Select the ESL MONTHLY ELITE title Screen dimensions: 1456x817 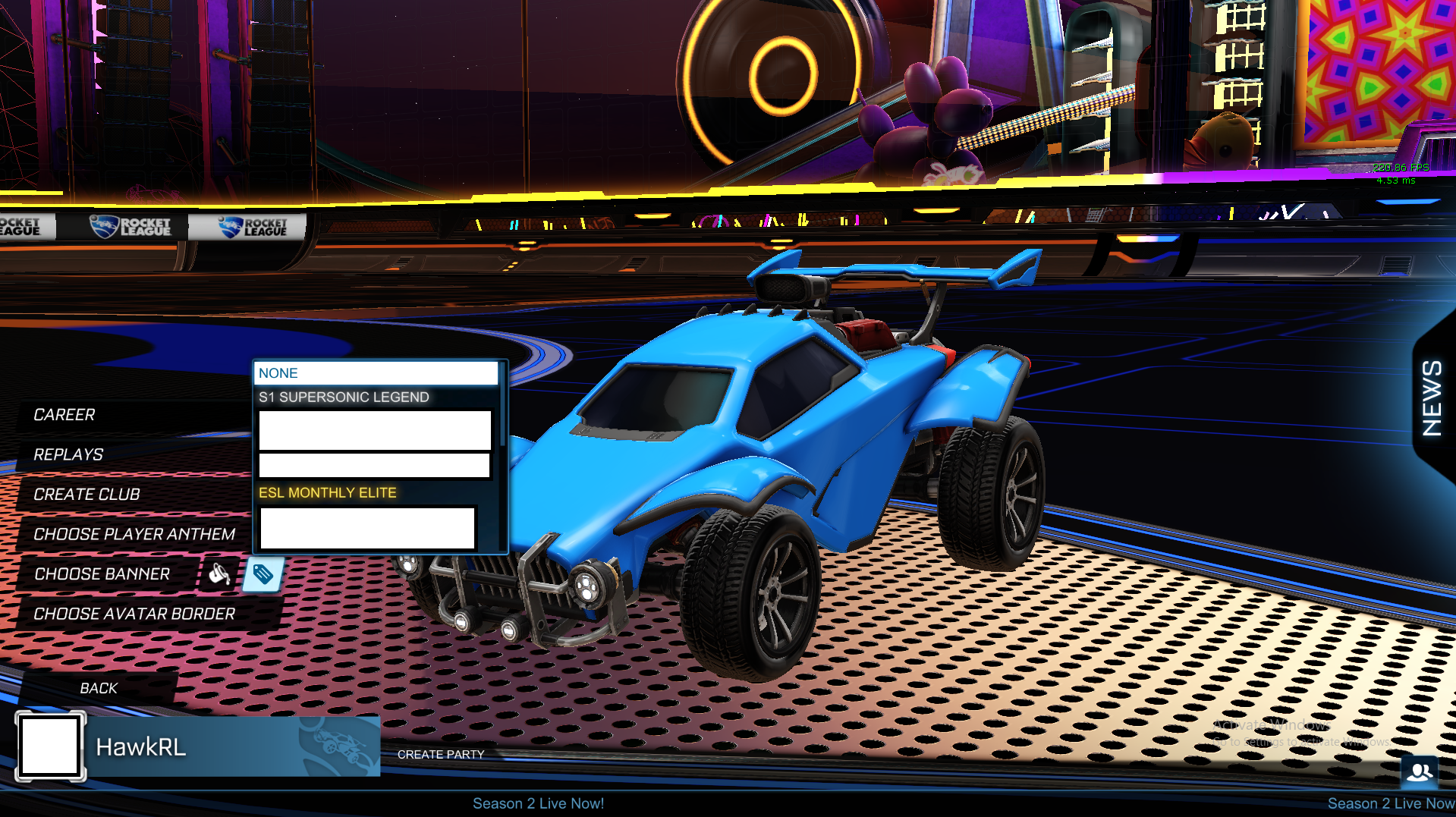click(327, 492)
